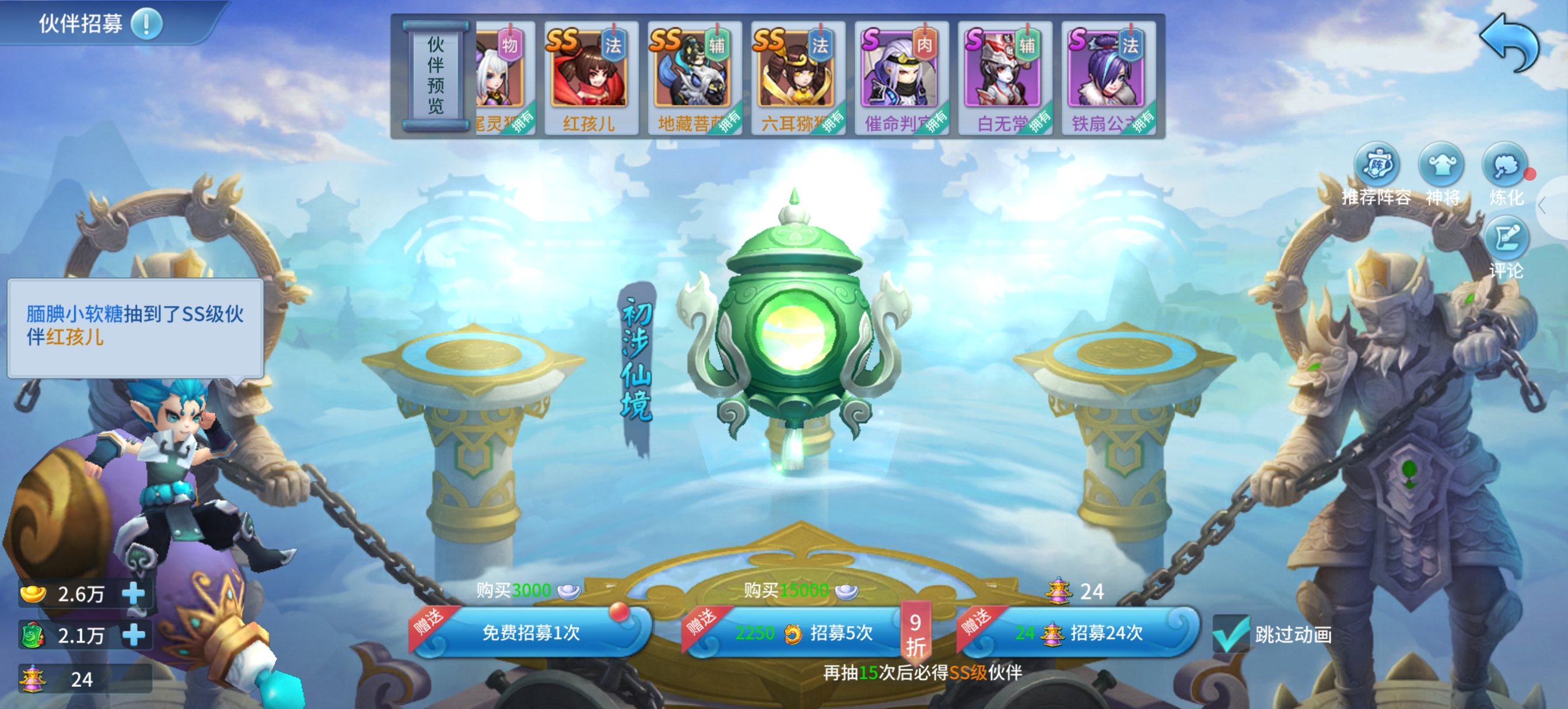Recruit 5 times with 招募5次 button
This screenshot has height=709, width=1568.
[x=803, y=632]
